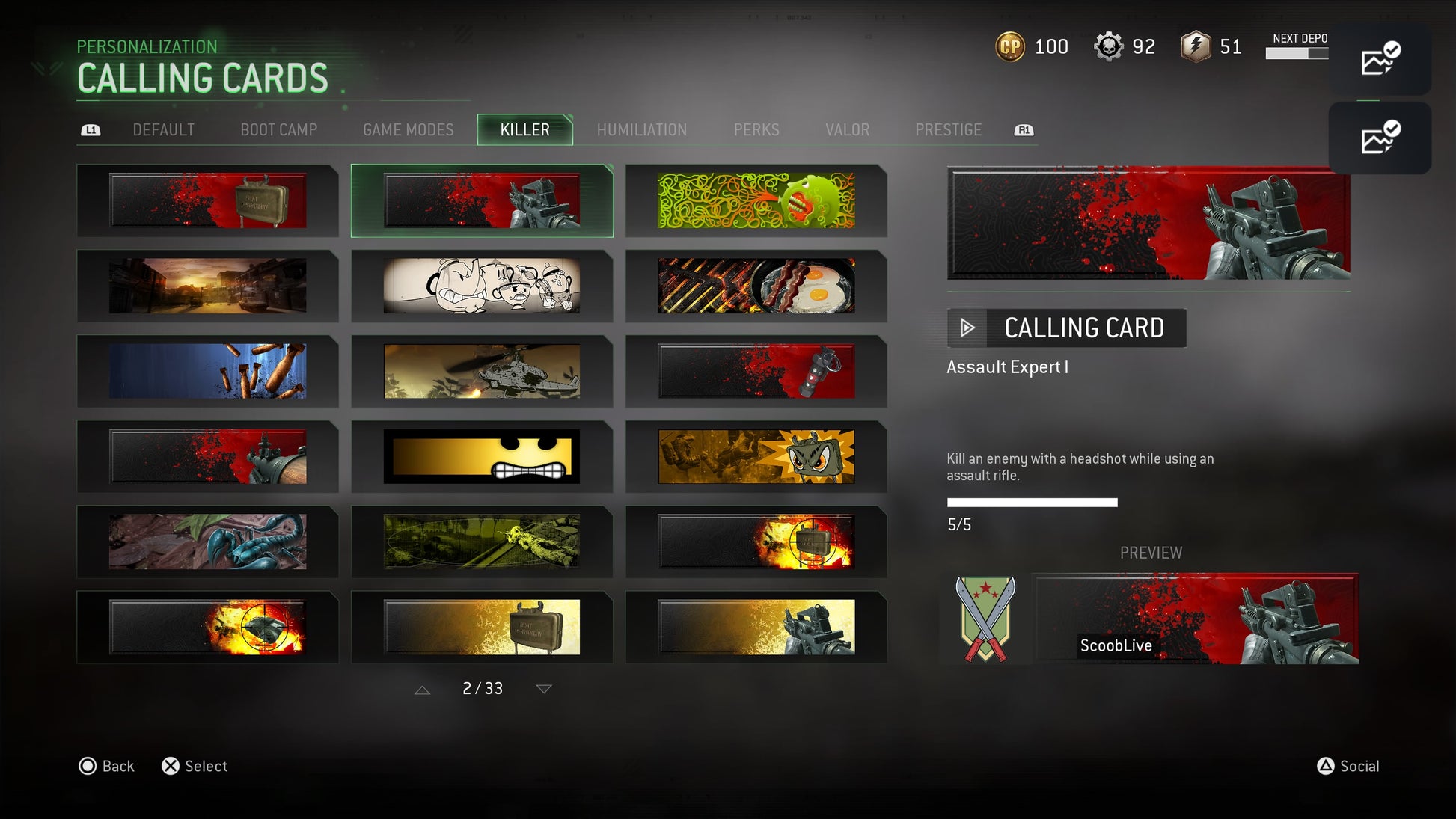
Task: Choose the green slime monster calling card
Action: point(756,200)
